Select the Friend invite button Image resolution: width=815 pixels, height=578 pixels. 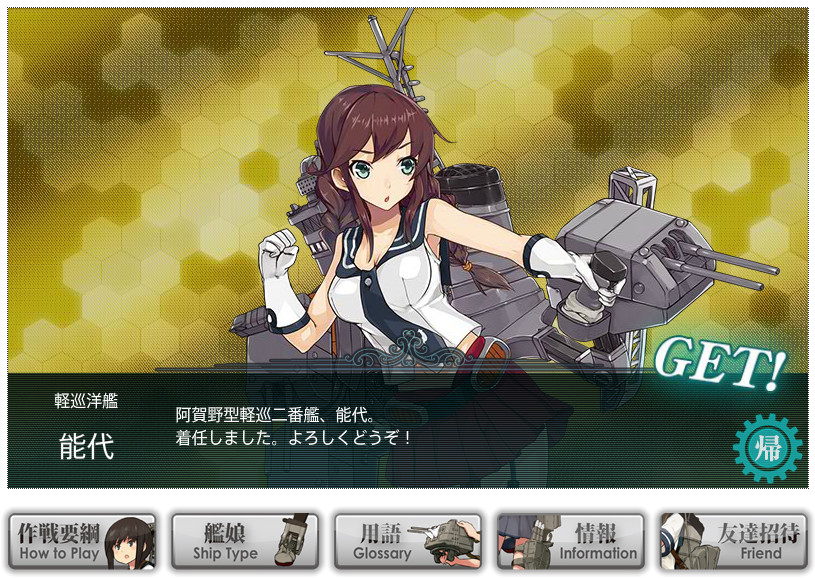733,541
